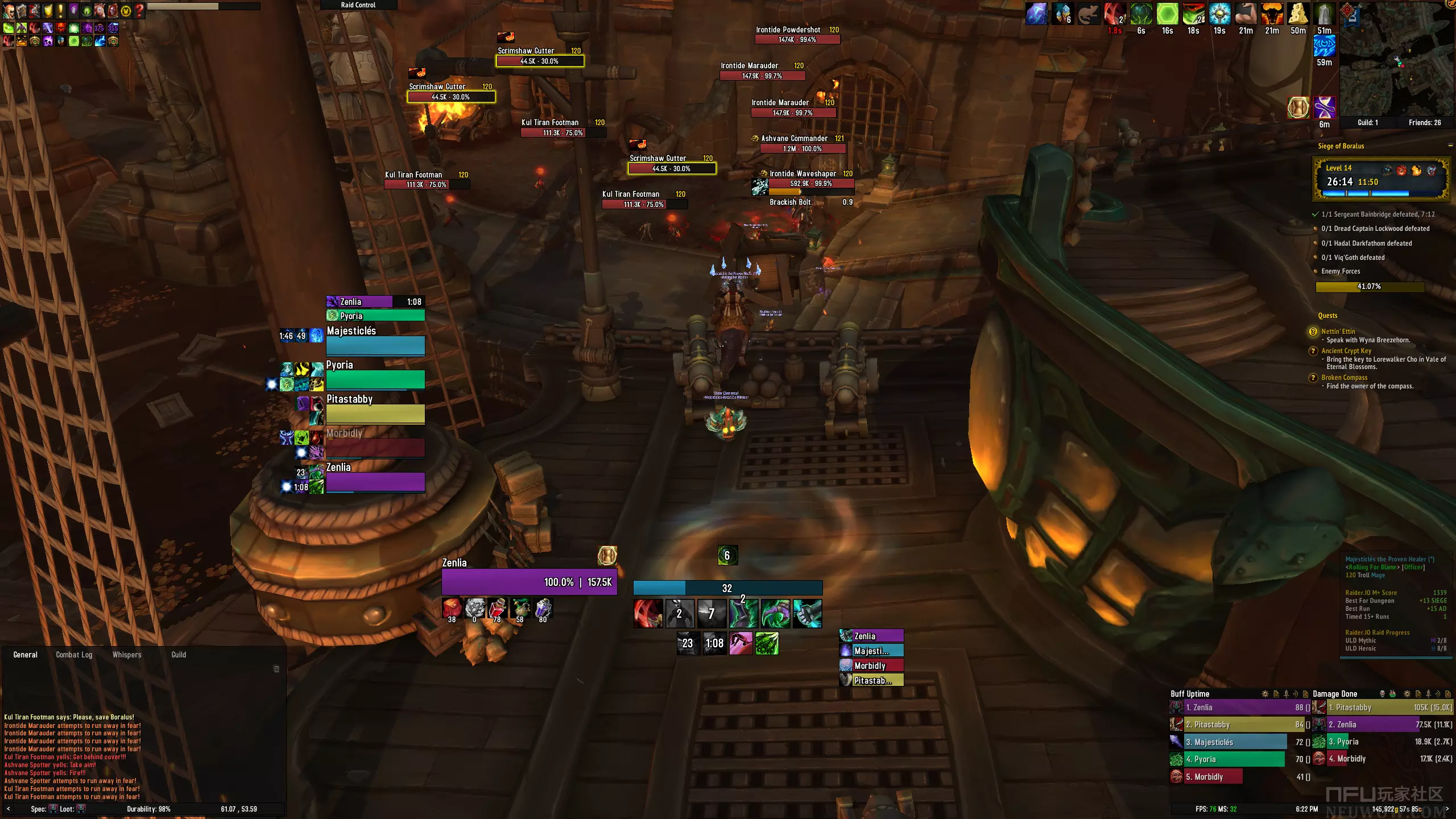
Task: Switch to the Combat Log chat tab
Action: [x=74, y=655]
